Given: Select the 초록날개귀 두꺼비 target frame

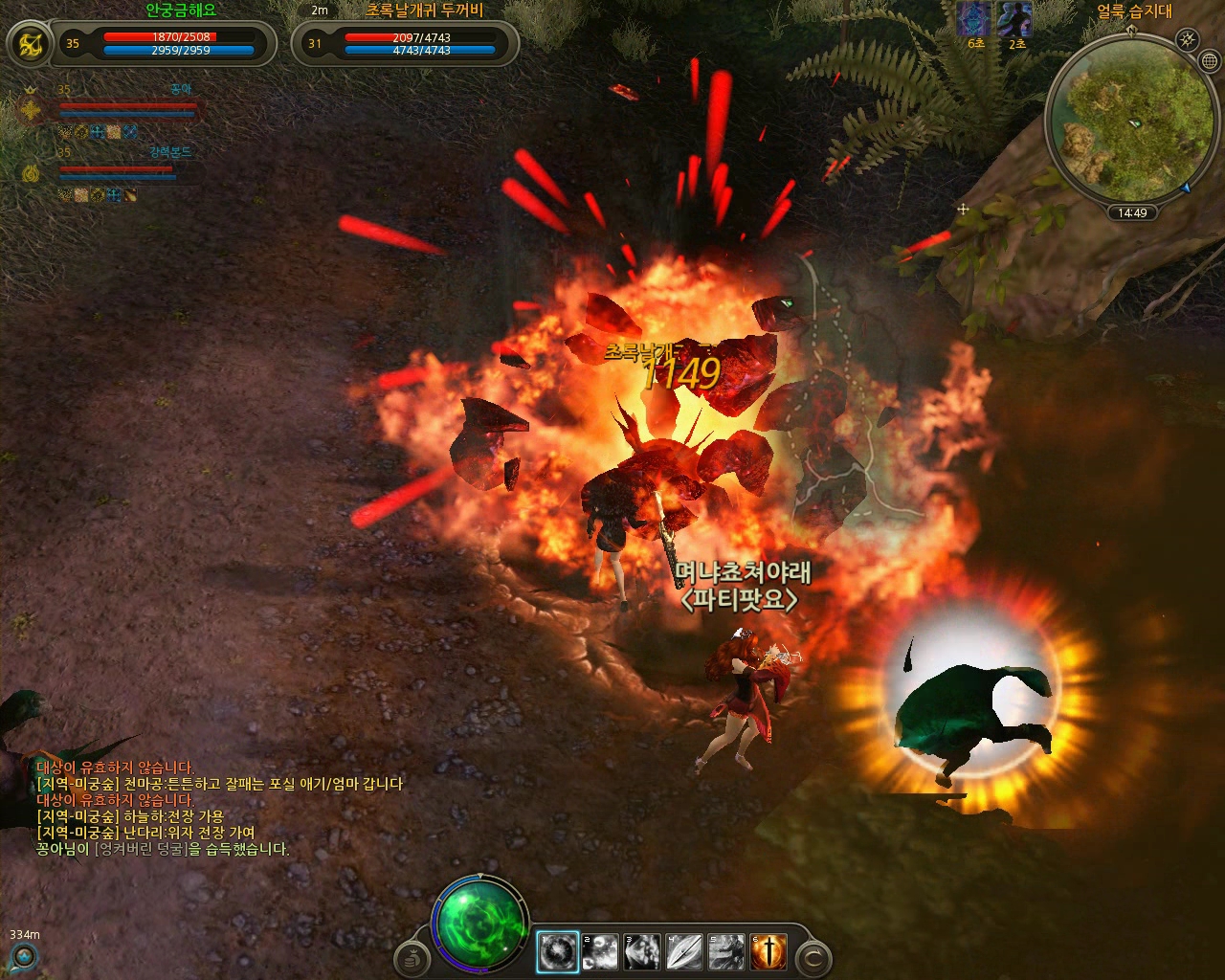Looking at the screenshot, I should pyautogui.click(x=419, y=43).
